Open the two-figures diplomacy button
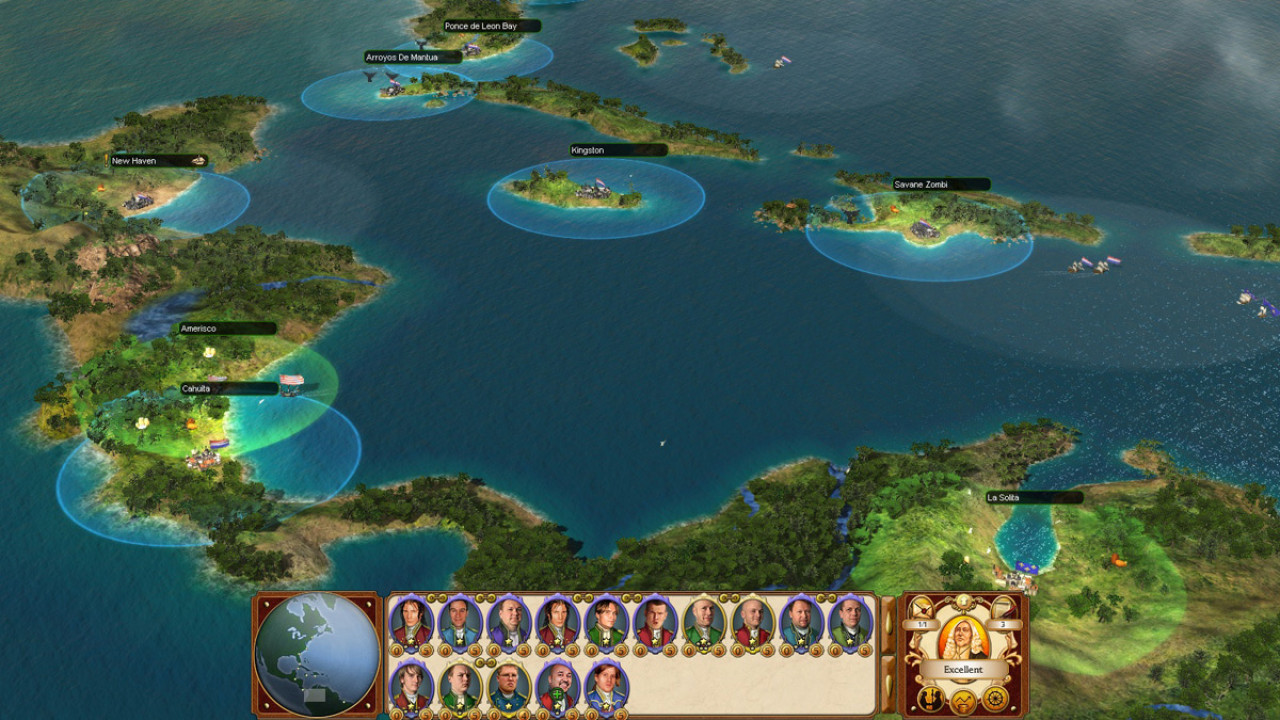The width and height of the screenshot is (1280, 720). pos(932,698)
